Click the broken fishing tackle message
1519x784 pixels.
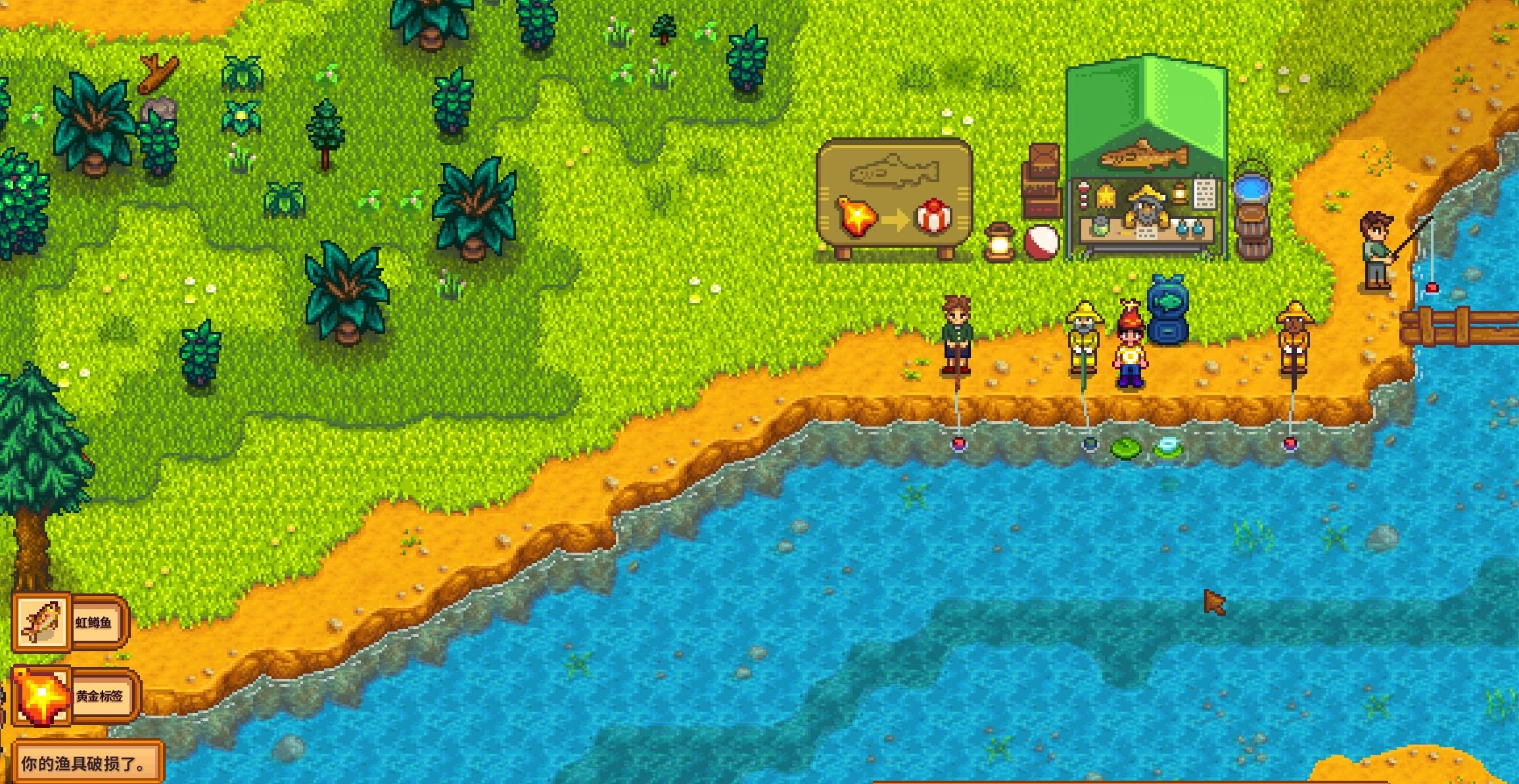click(x=85, y=764)
